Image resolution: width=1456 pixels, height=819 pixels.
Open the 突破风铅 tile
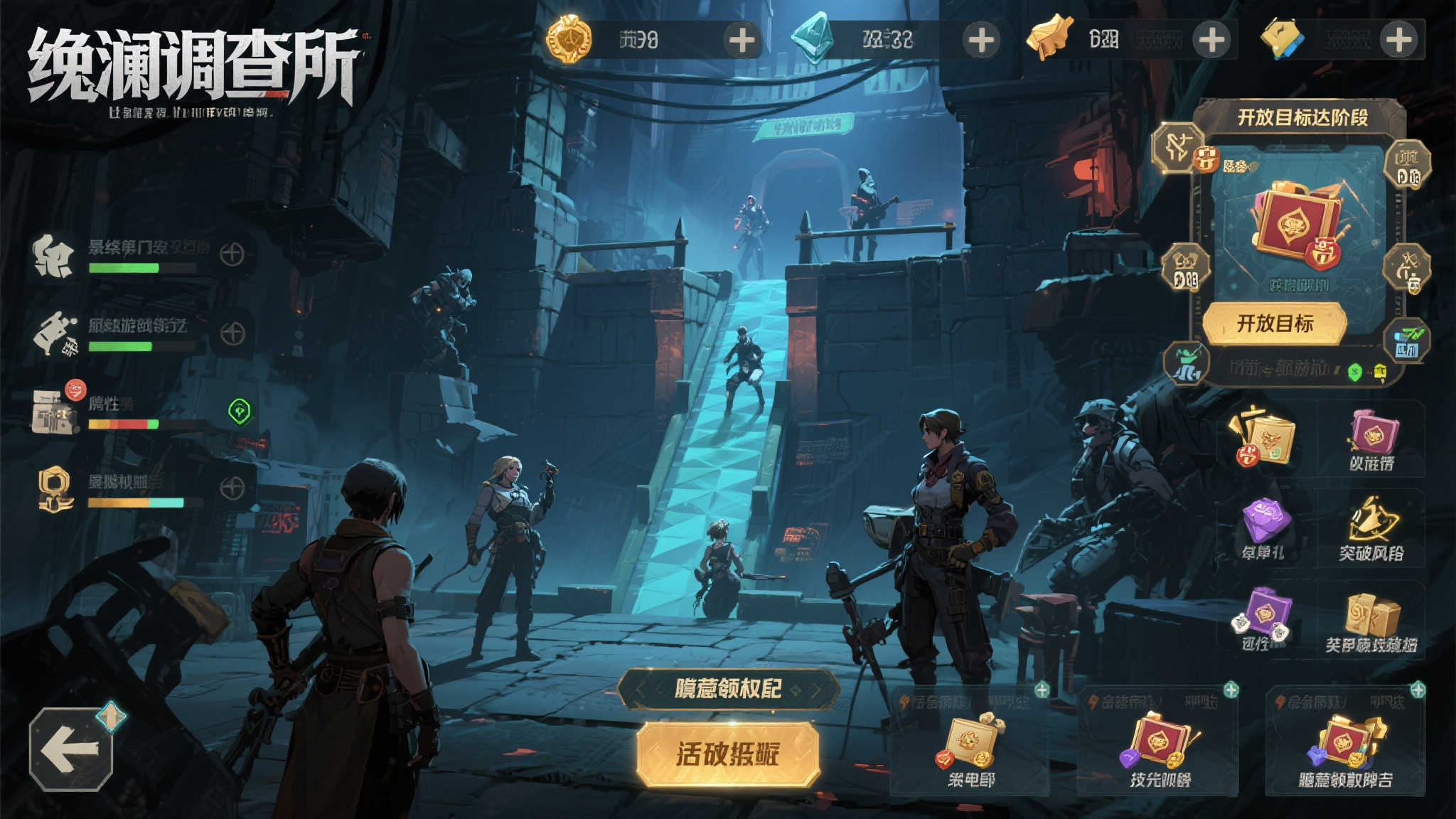click(x=1371, y=528)
